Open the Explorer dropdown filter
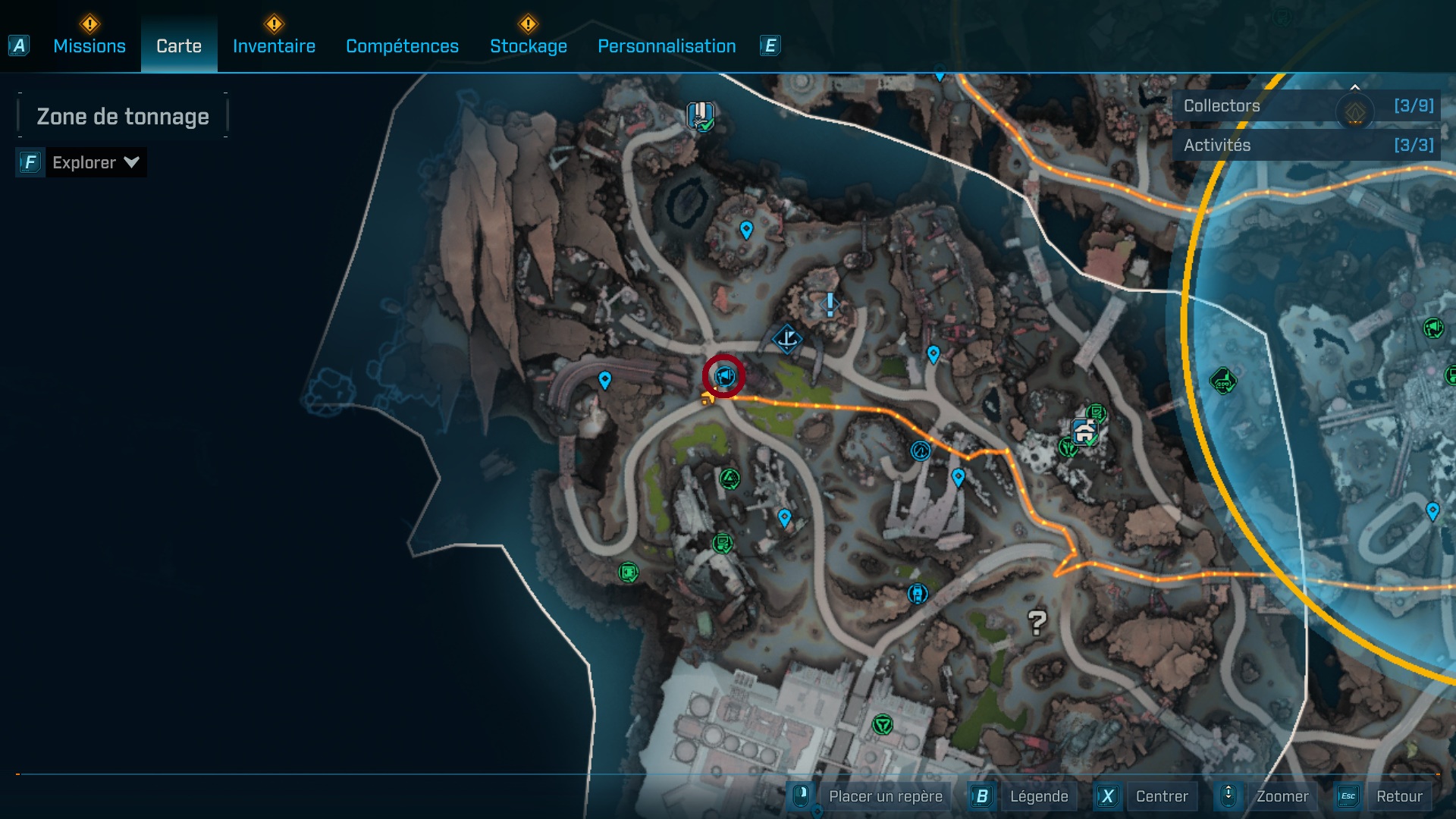 click(x=95, y=162)
